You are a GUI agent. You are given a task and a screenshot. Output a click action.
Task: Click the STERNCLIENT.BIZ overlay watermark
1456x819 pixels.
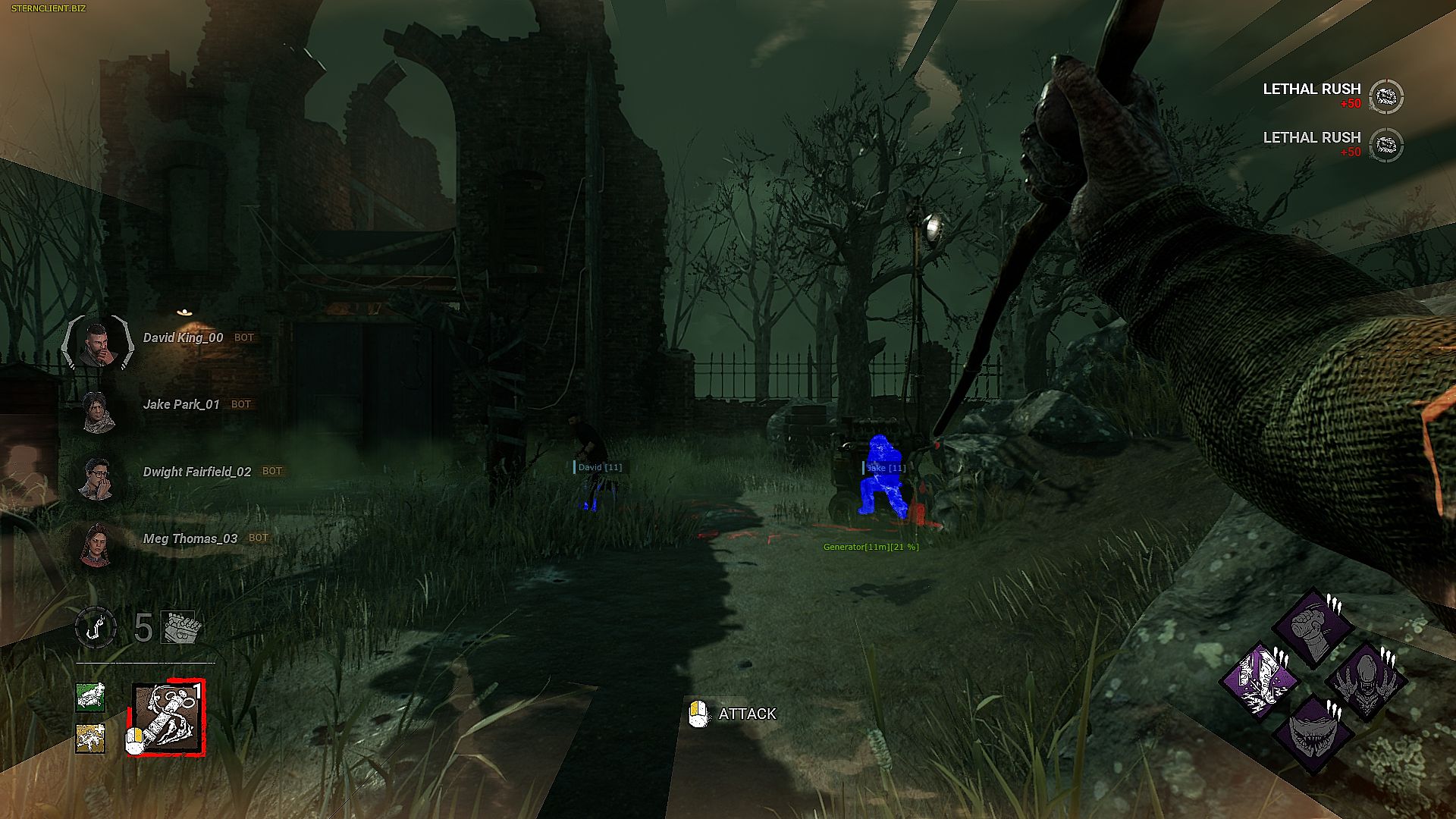pos(49,8)
